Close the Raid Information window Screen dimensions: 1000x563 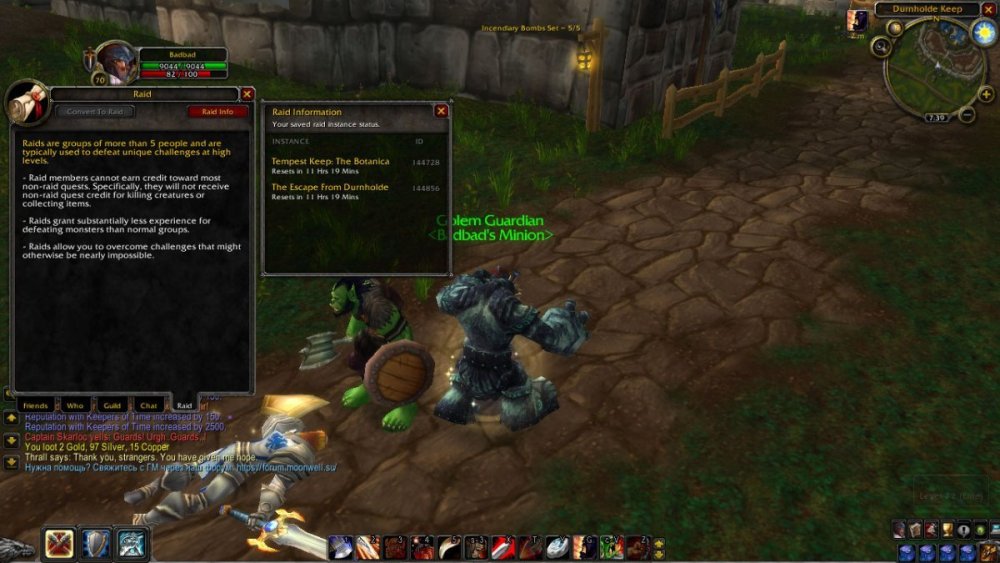pos(441,111)
